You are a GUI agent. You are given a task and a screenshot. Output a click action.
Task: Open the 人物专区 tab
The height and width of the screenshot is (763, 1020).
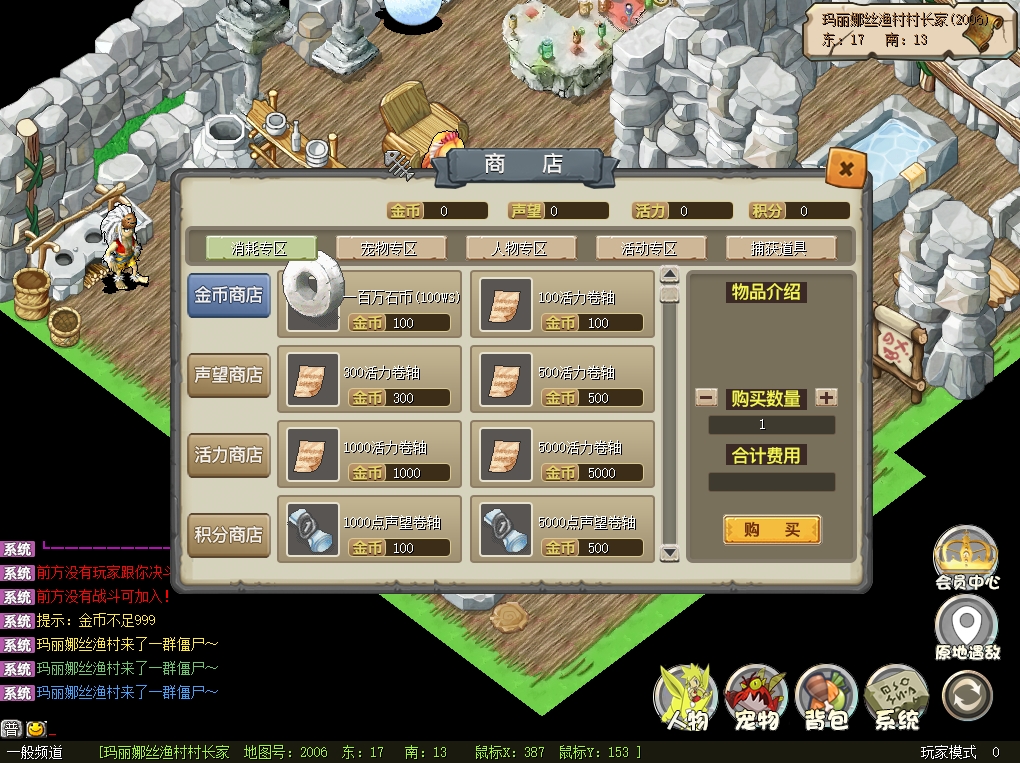coord(520,248)
